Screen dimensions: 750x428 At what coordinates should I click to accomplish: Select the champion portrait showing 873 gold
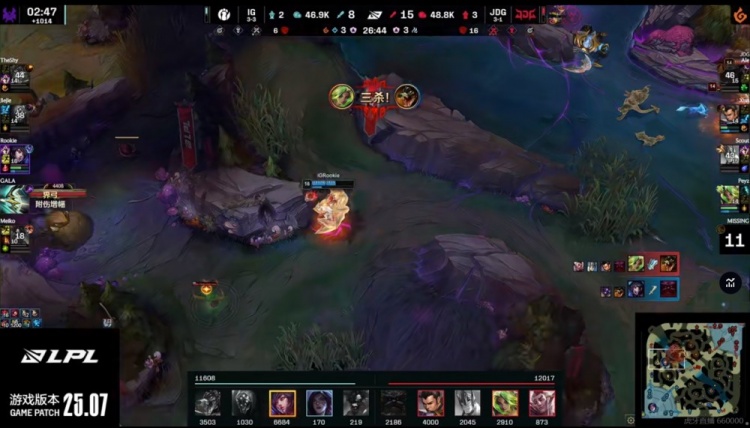pyautogui.click(x=543, y=403)
